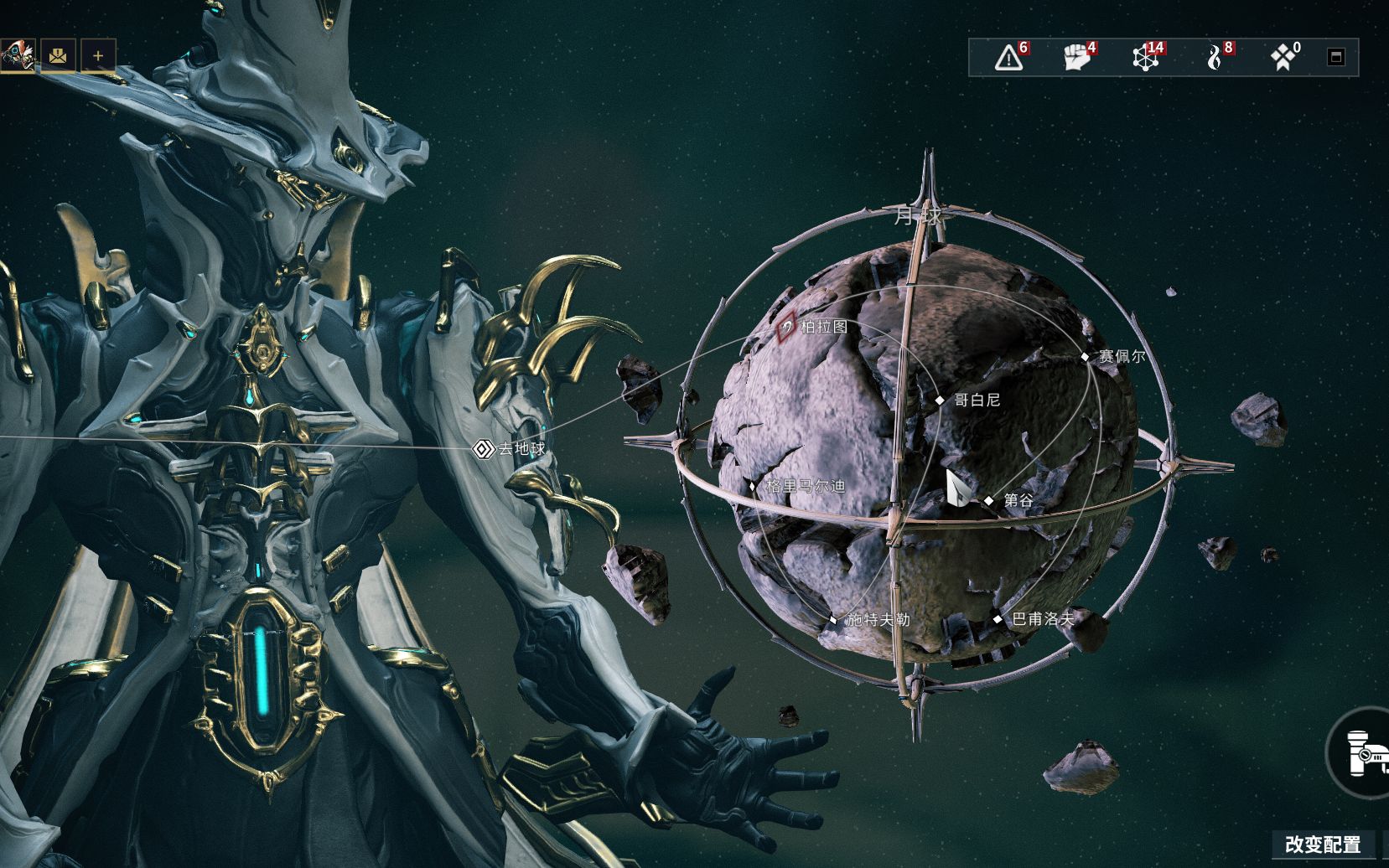Open the inbox envelope icon
Screen dimensions: 1389x868
tap(58, 56)
